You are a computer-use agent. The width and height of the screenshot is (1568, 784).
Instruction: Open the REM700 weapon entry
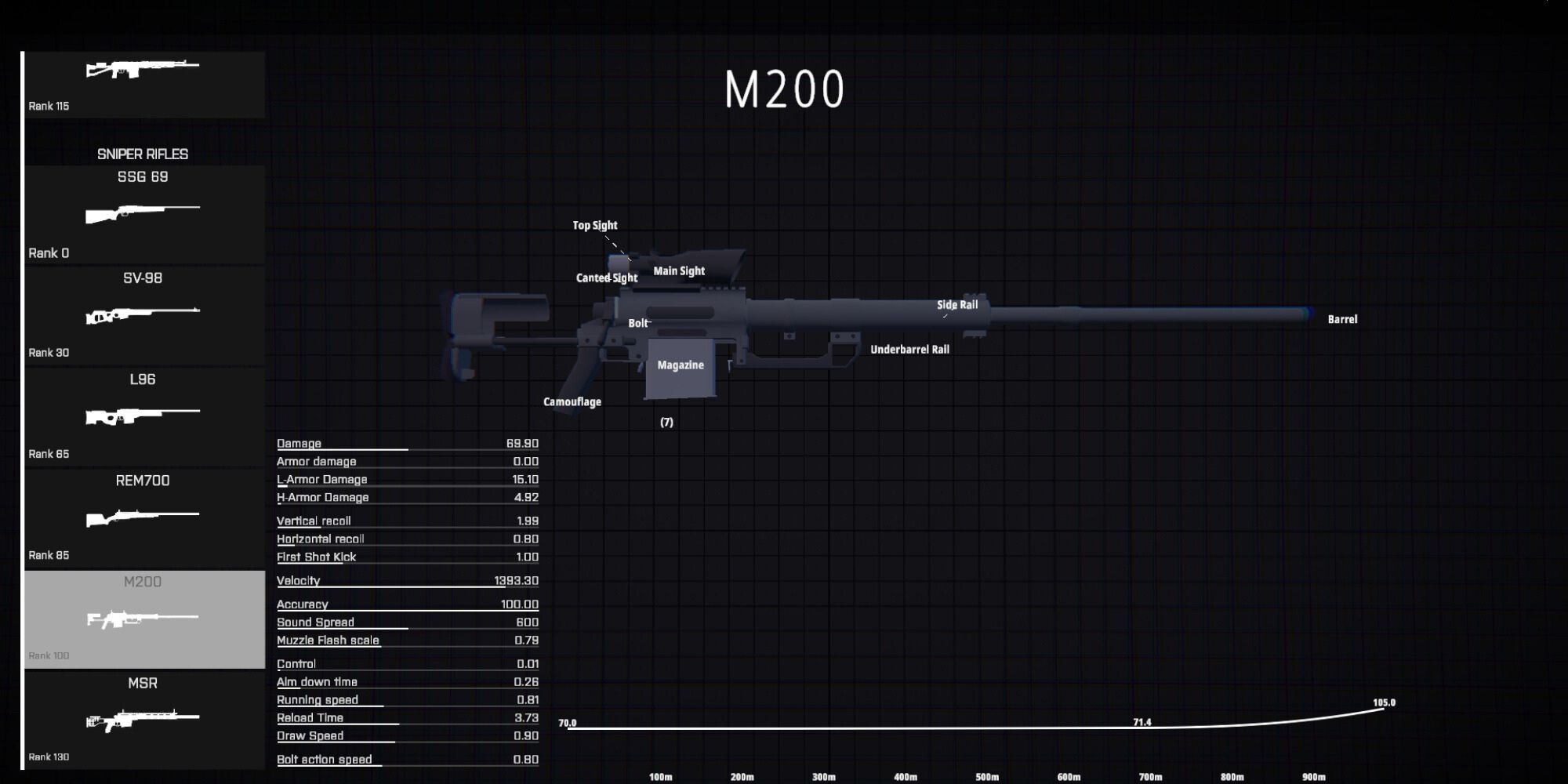[144, 514]
